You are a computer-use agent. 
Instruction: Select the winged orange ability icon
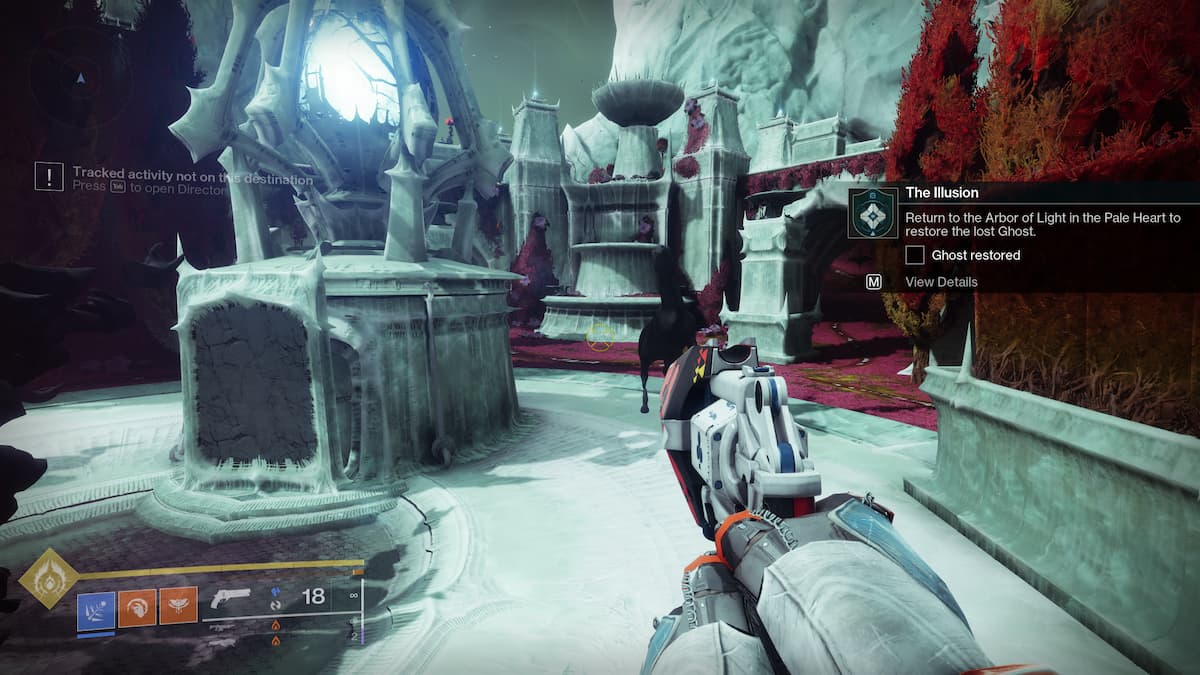(178, 606)
